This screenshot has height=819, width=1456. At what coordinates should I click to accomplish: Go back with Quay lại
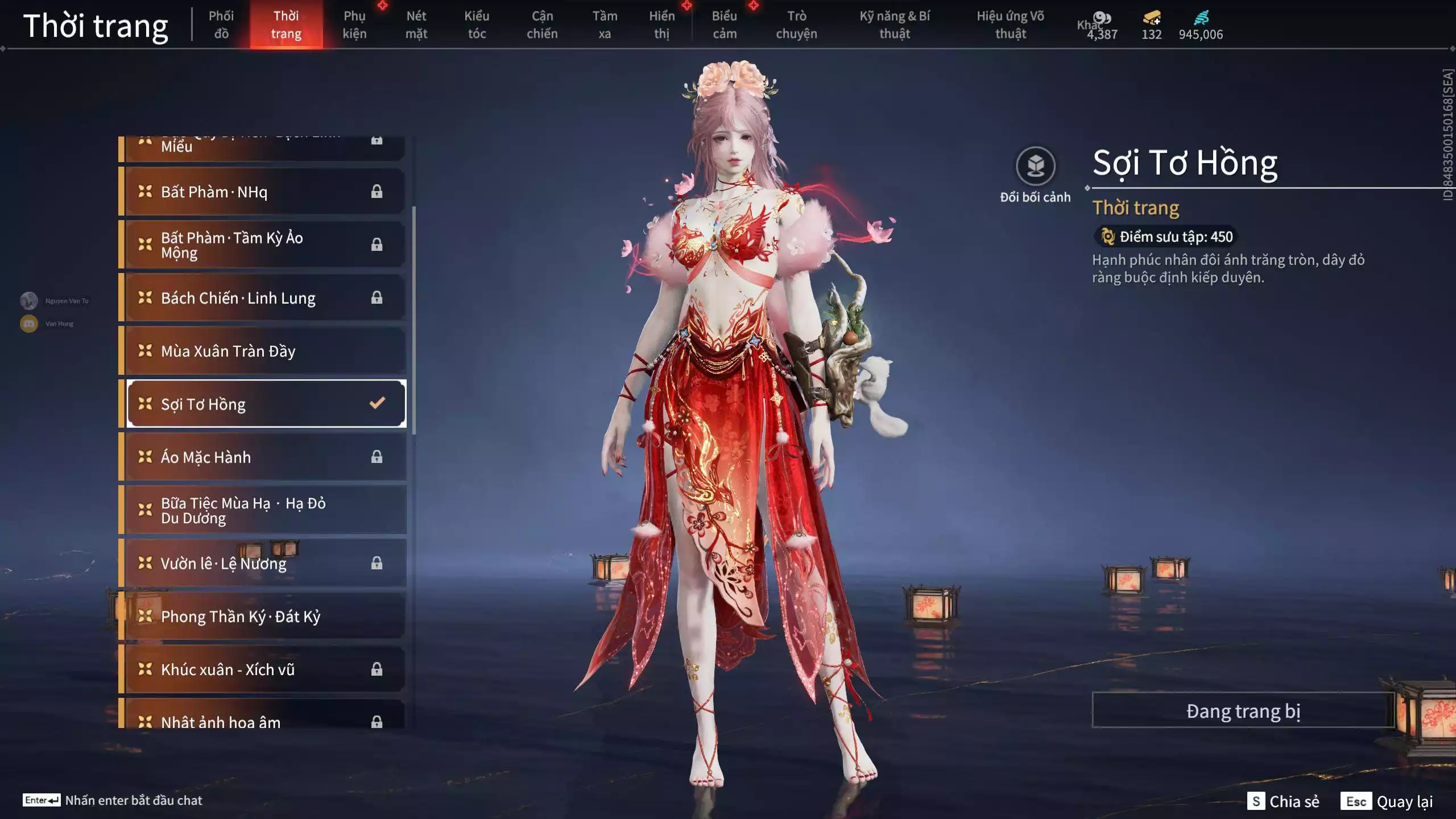(1387, 801)
